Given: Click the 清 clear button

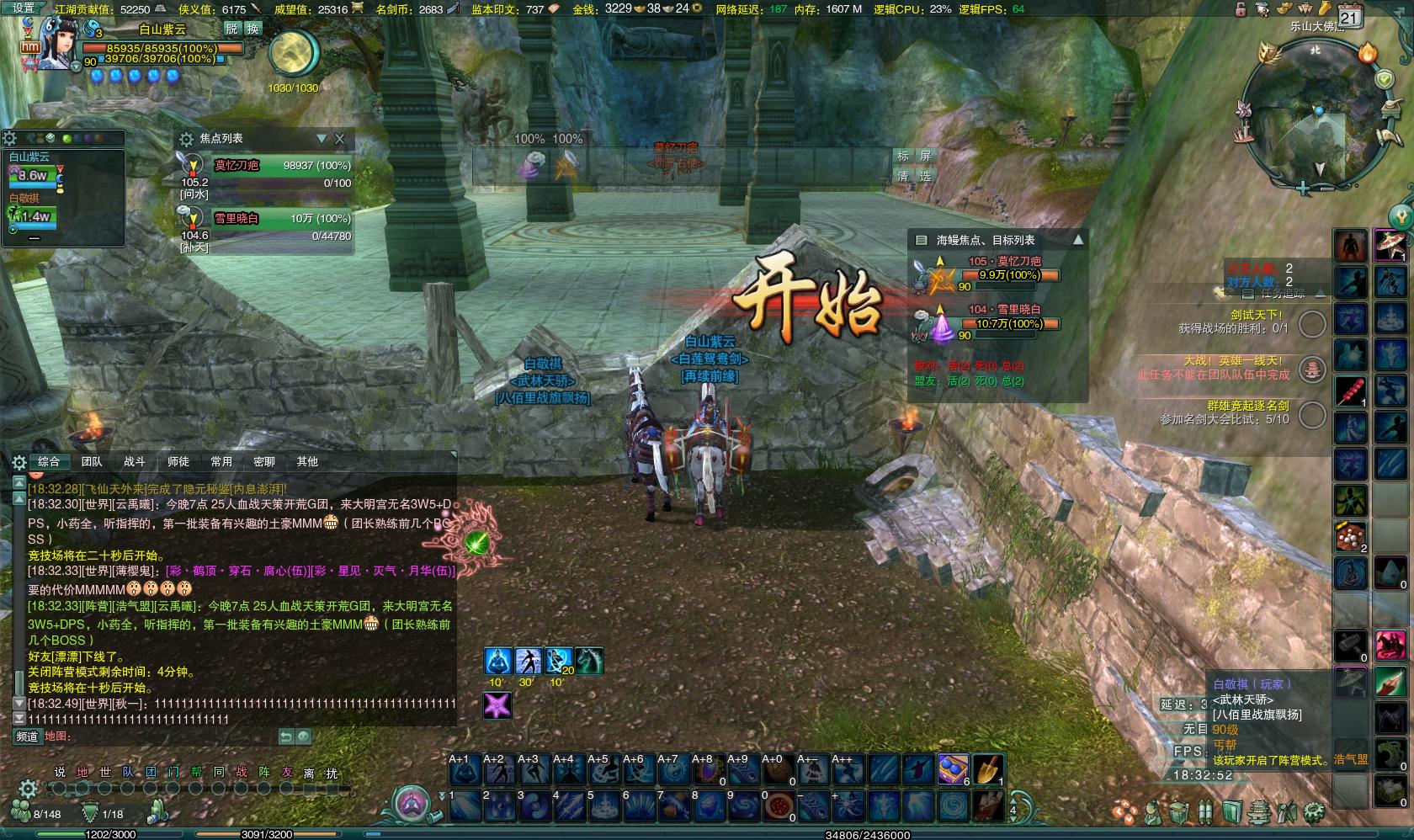Looking at the screenshot, I should click(903, 176).
